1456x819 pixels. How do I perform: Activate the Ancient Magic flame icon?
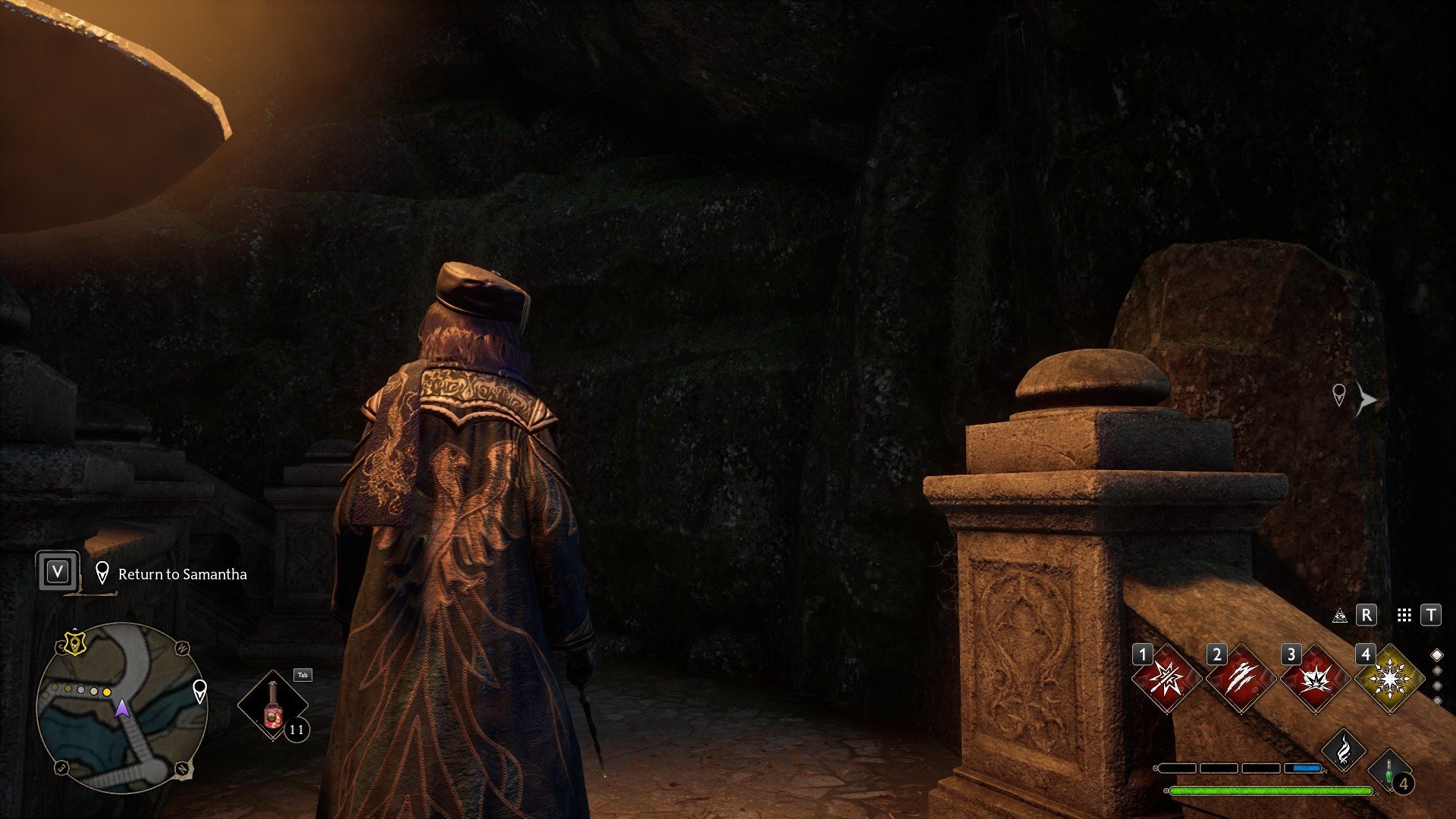point(1343,749)
